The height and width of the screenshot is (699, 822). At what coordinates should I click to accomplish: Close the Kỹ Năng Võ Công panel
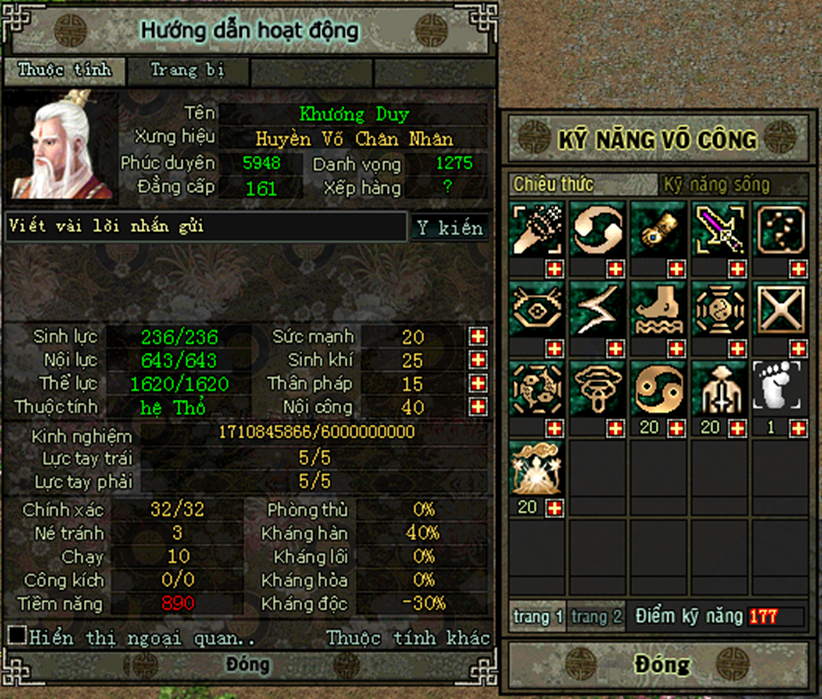tap(661, 664)
